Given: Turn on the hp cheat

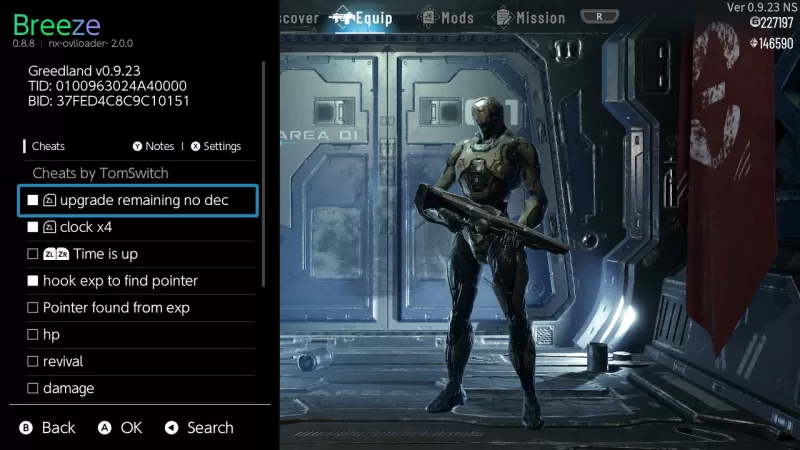Looking at the screenshot, I should click(x=138, y=334).
